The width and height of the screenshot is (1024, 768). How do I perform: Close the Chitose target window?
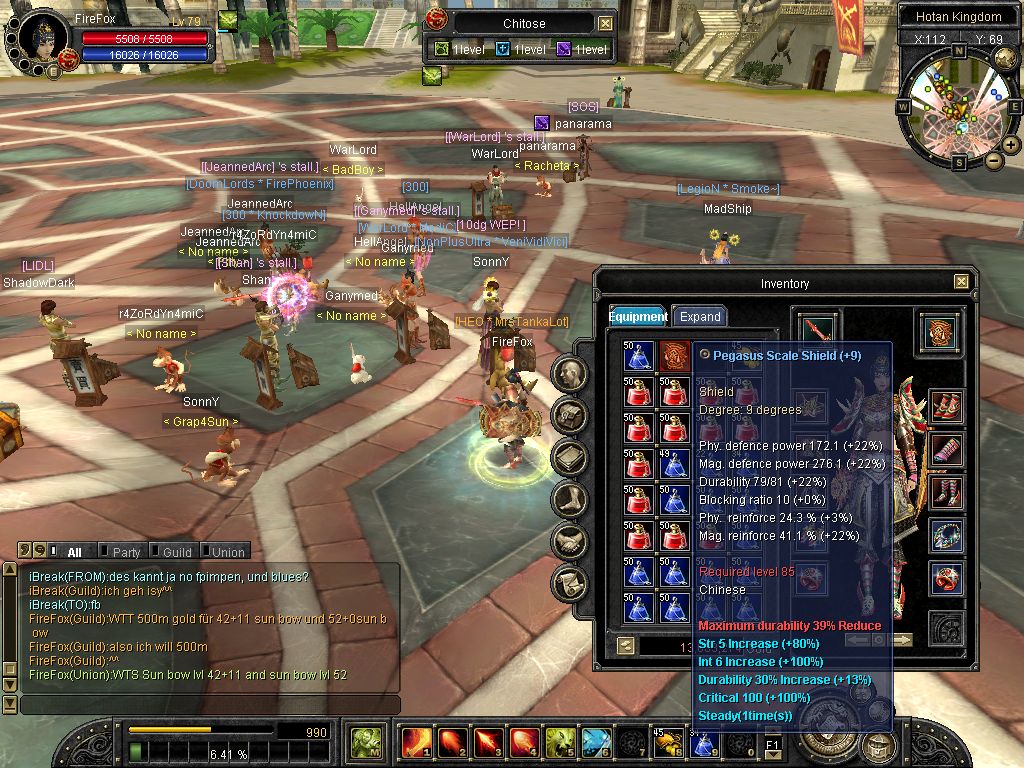pos(605,23)
